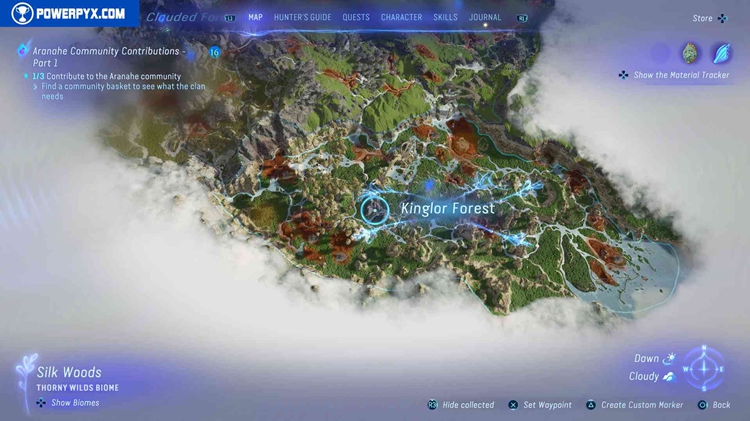Toggle Show Biomes option
Image resolution: width=750 pixels, height=421 pixels.
(68, 403)
